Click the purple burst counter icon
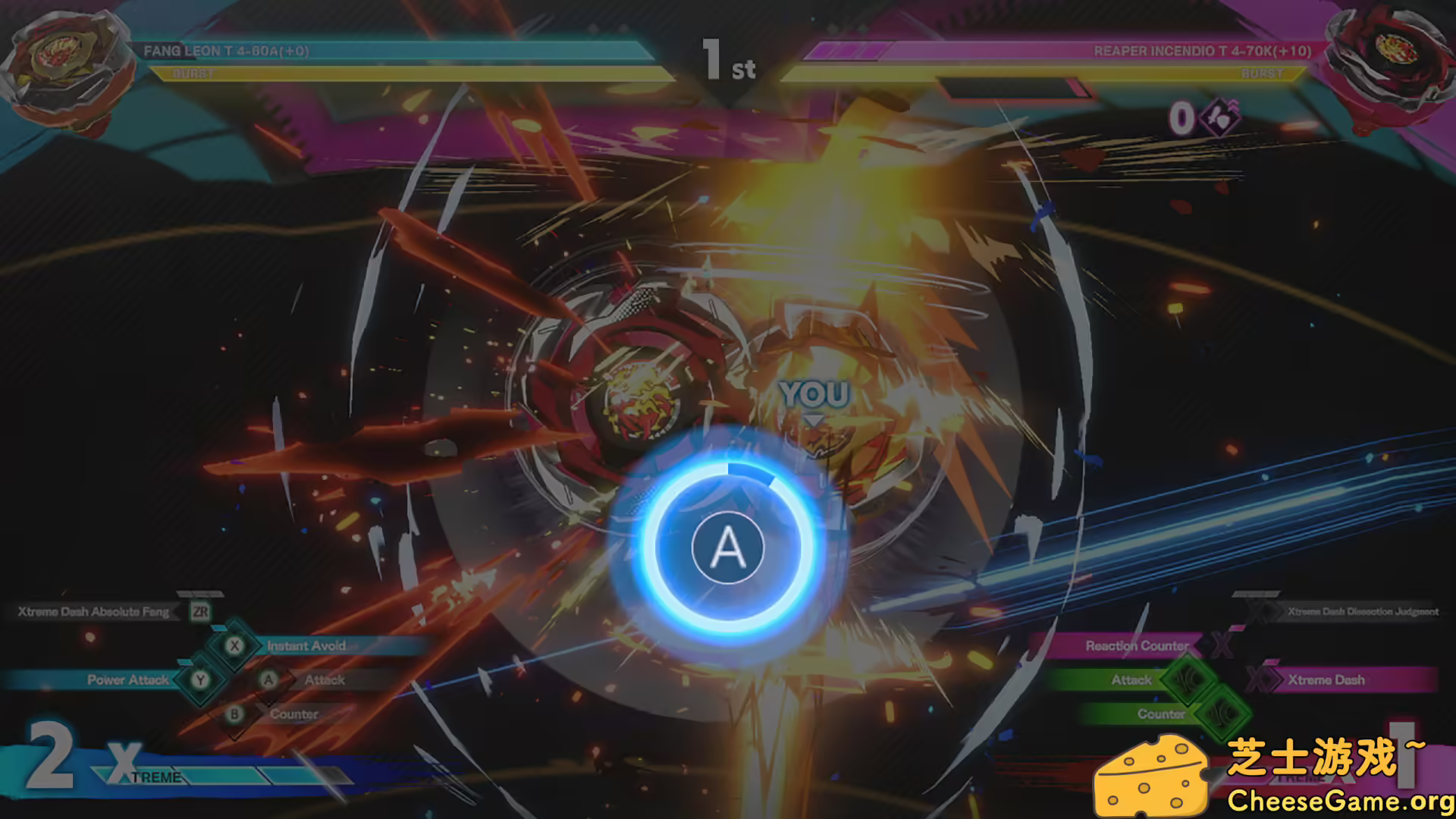The width and height of the screenshot is (1456, 819). point(1221,118)
